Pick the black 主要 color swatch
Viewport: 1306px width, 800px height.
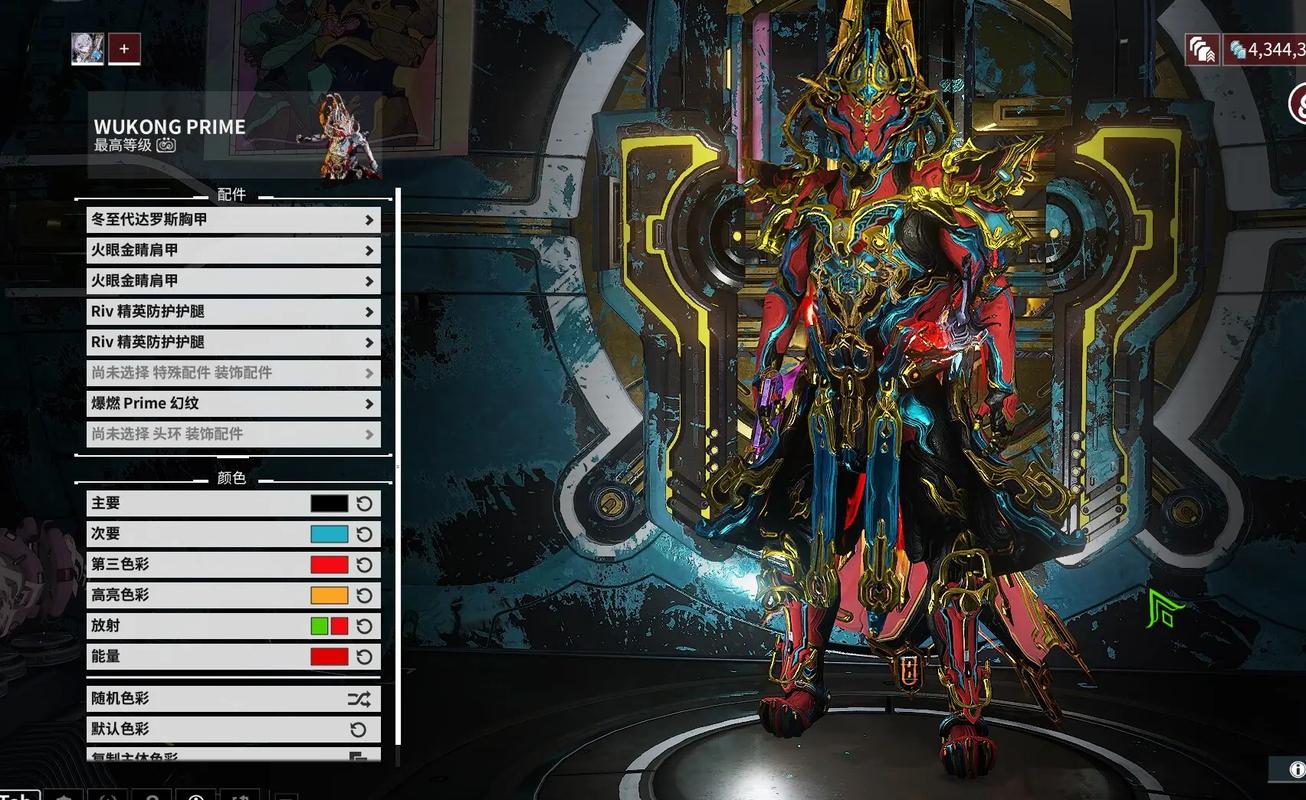click(329, 504)
